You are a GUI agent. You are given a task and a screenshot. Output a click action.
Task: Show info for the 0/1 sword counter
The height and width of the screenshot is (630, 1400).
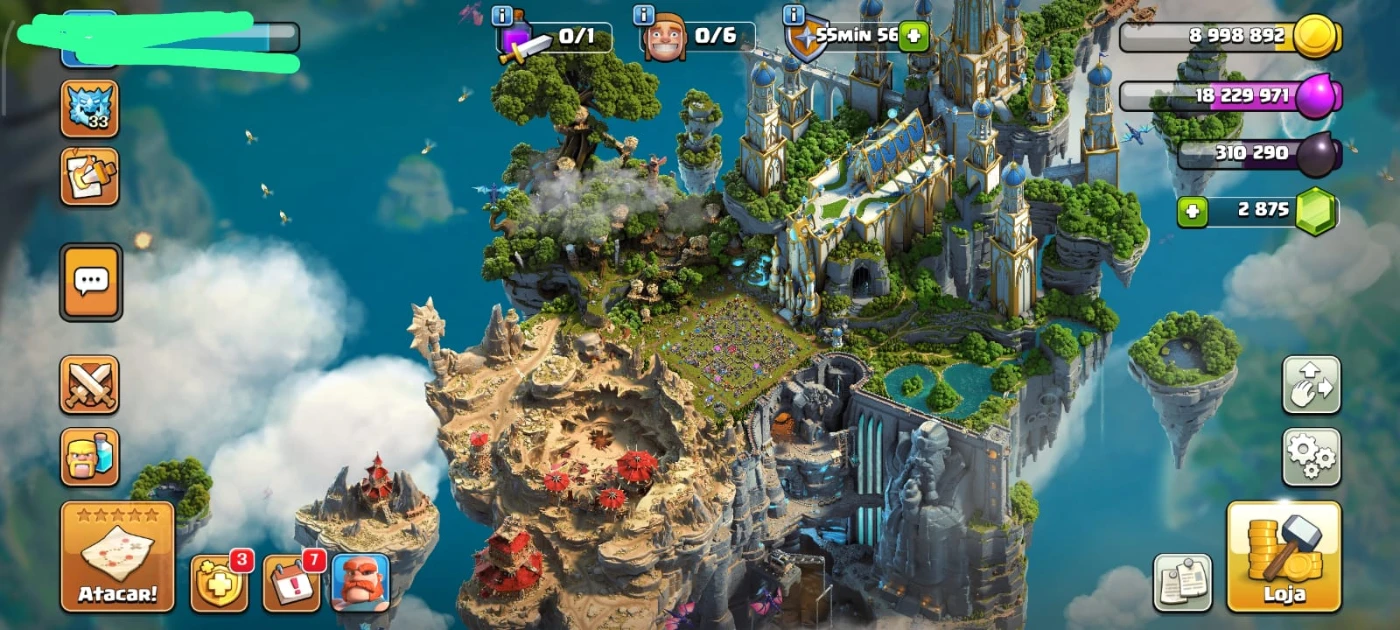[x=503, y=15]
